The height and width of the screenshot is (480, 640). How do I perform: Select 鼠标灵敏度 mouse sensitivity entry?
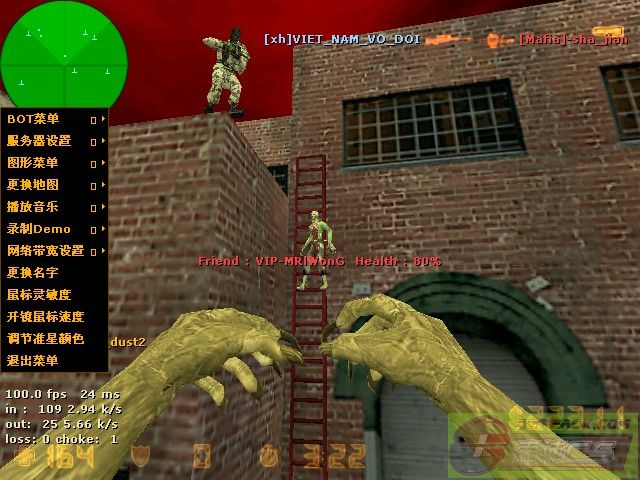[x=40, y=295]
